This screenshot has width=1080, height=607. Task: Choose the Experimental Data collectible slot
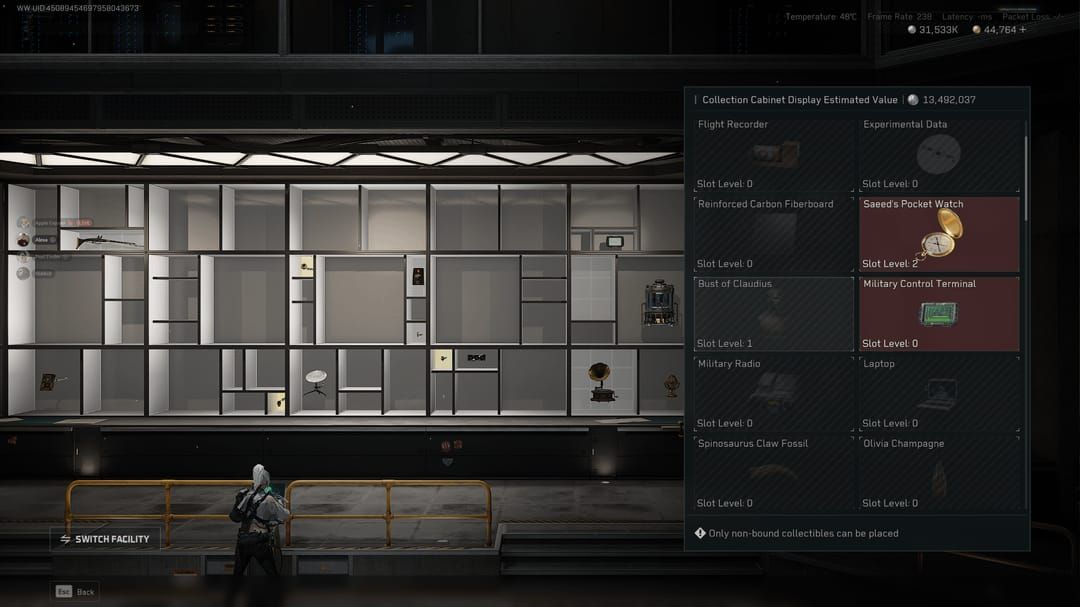point(938,154)
